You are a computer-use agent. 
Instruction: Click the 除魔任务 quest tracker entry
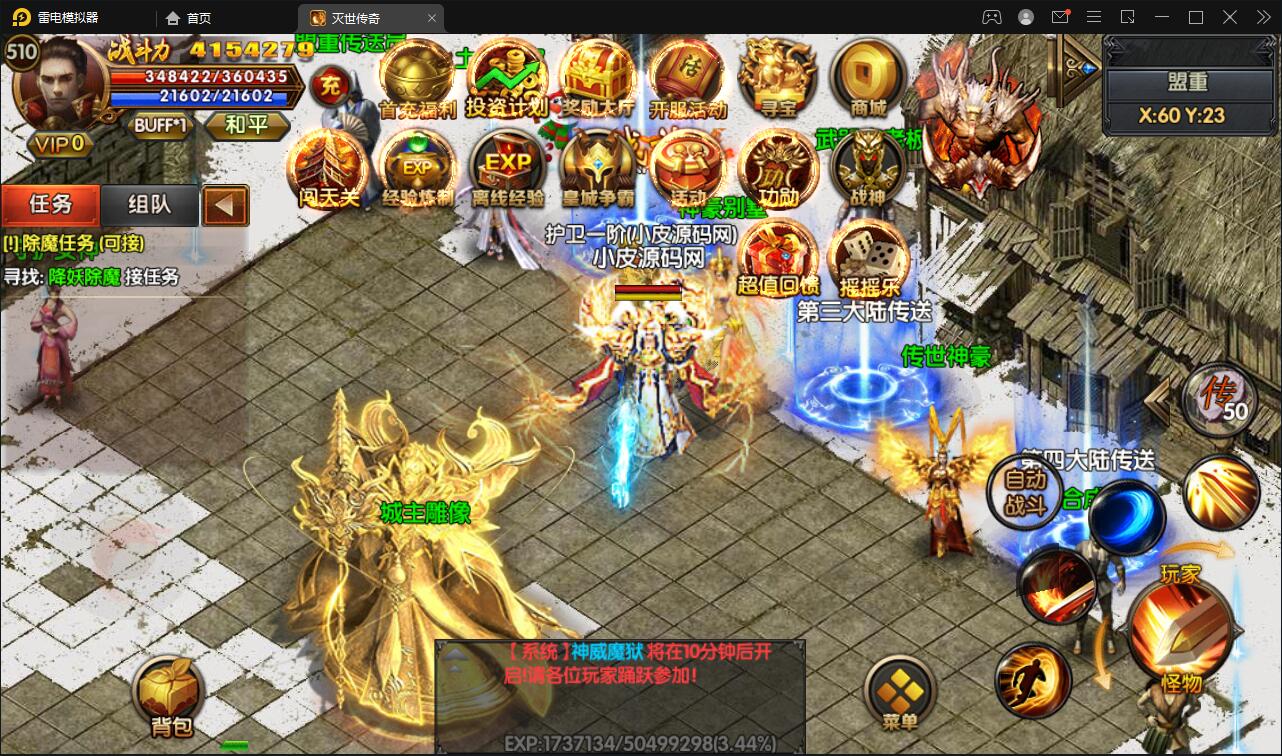click(74, 243)
